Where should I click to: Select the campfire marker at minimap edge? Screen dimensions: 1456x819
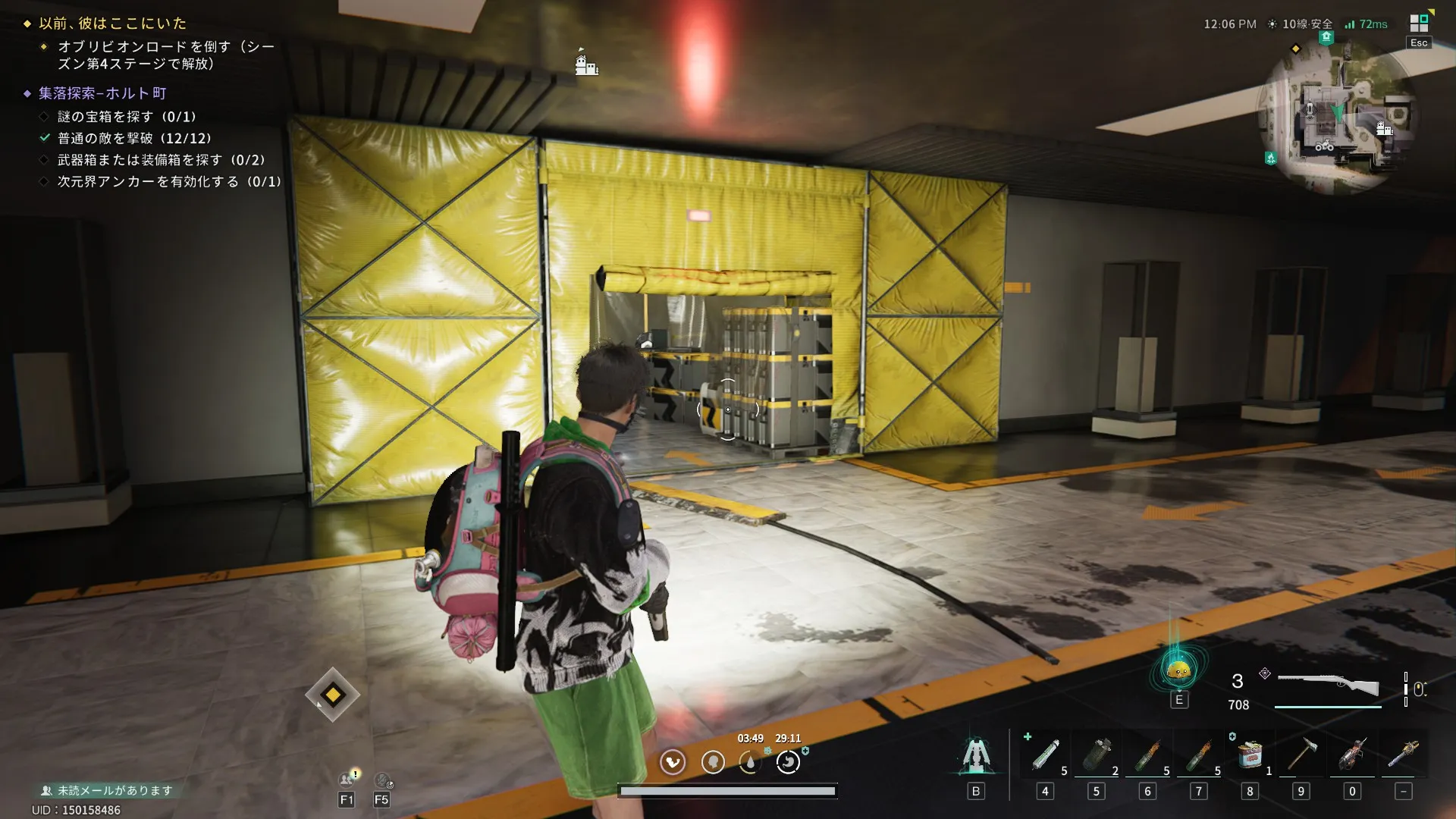1270,158
